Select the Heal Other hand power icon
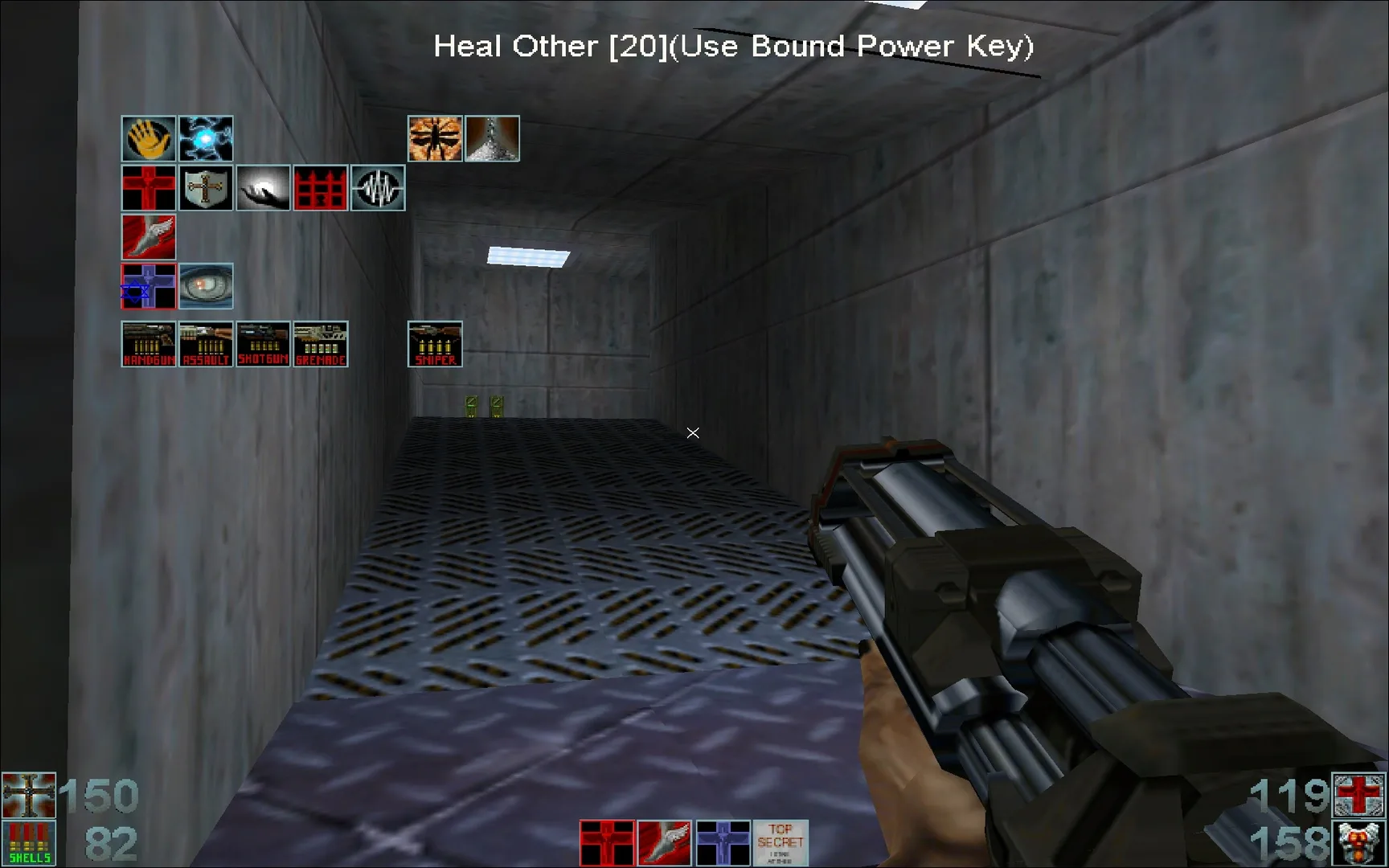The width and height of the screenshot is (1389, 868). tap(149, 138)
